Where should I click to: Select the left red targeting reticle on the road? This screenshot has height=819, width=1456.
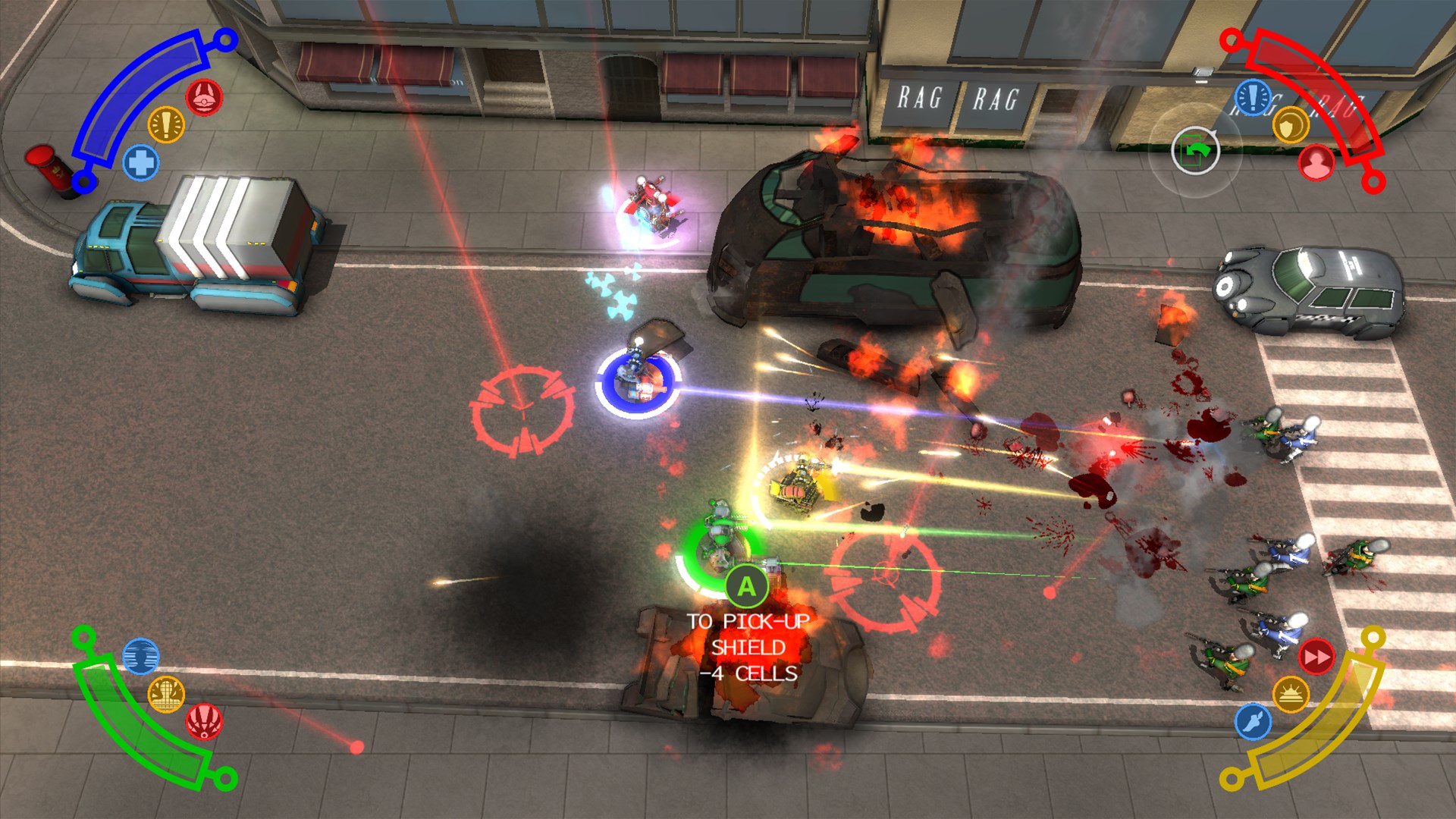point(523,409)
